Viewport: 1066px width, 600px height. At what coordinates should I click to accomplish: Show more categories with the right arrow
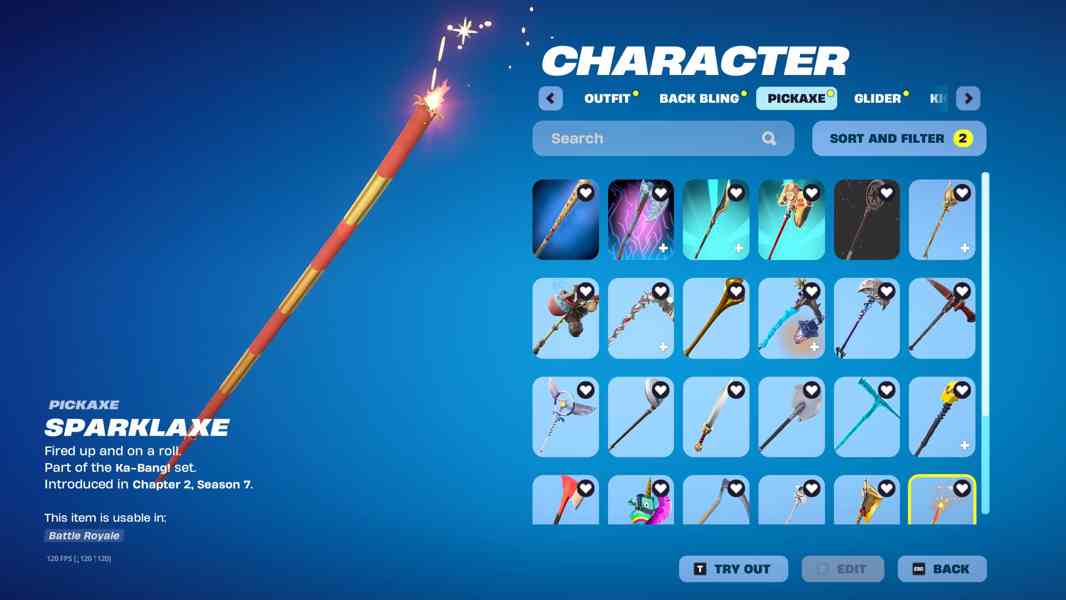(x=967, y=98)
